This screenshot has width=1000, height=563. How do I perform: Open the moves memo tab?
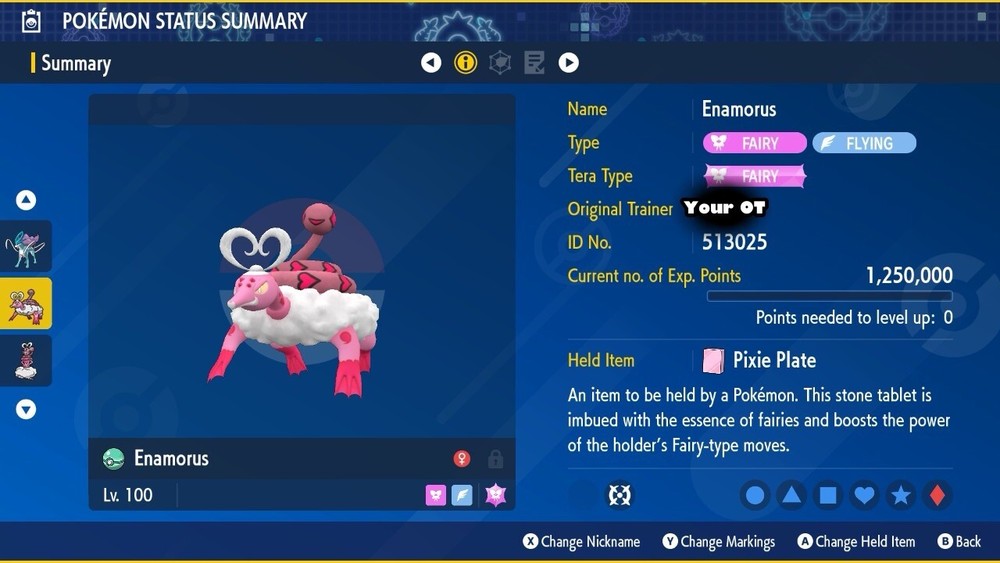tap(534, 63)
